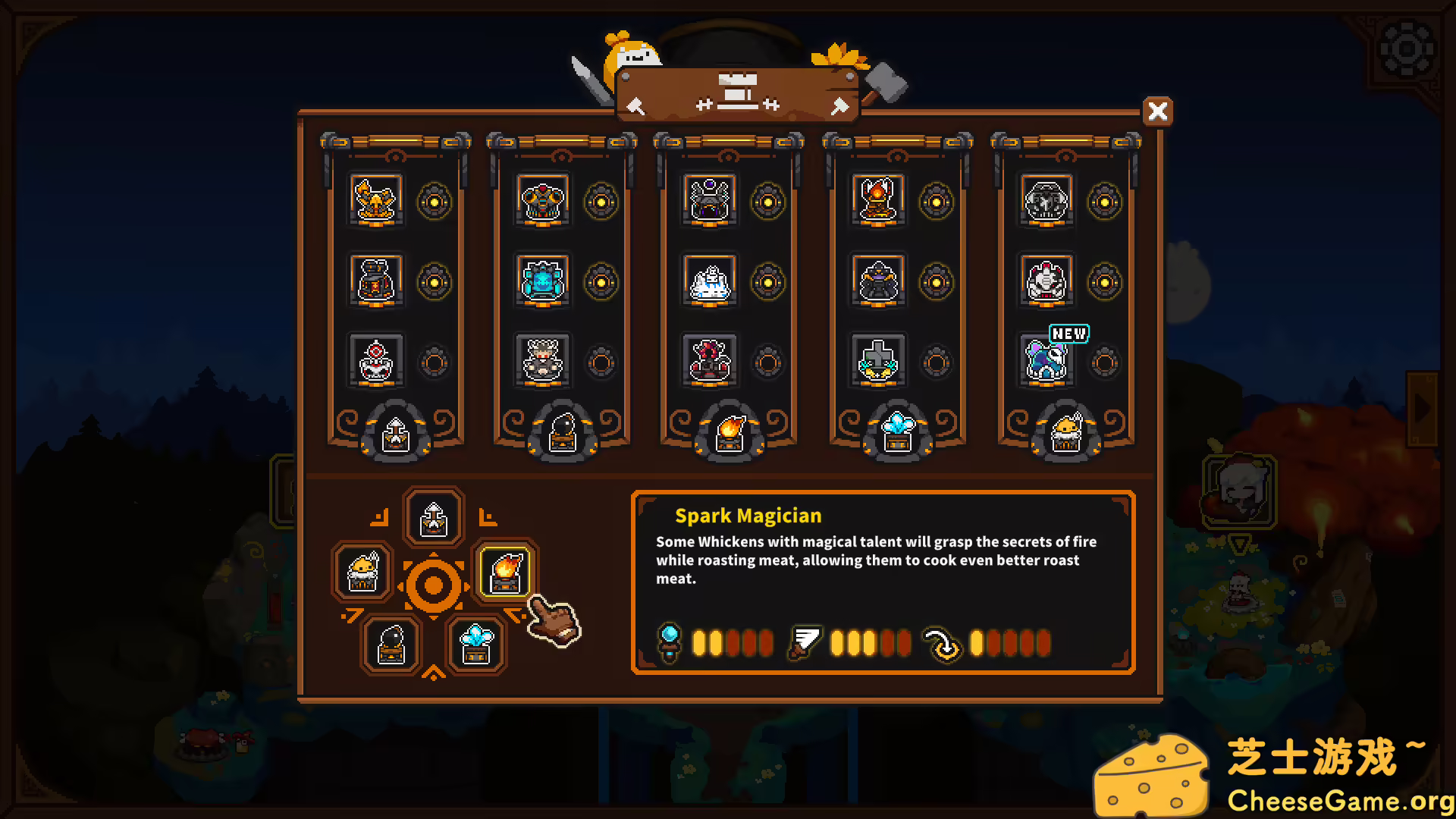Choose the upgrade arrow skill atop the radial menu

[x=433, y=517]
